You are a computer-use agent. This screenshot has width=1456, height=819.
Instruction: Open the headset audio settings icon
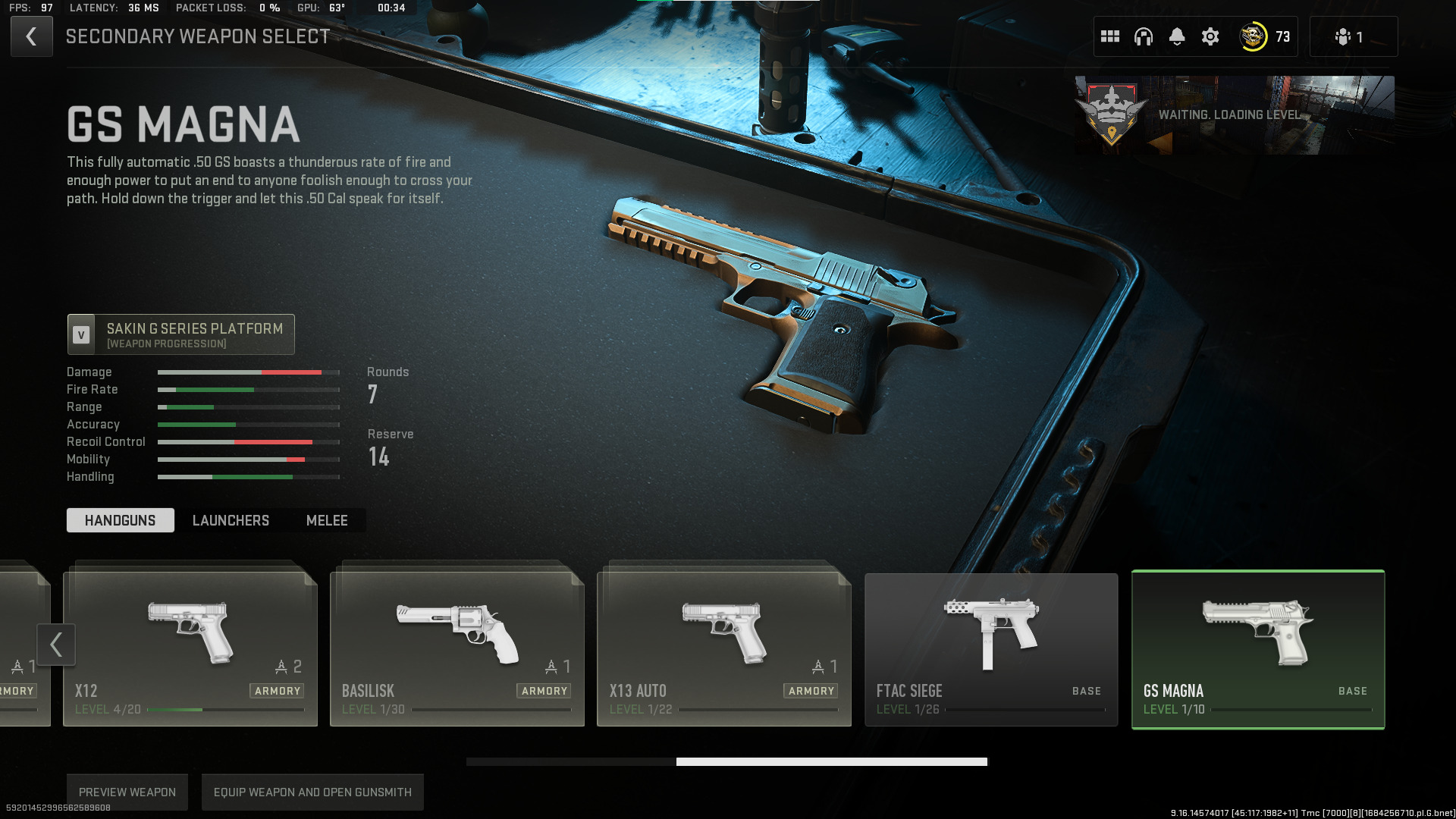click(1144, 36)
